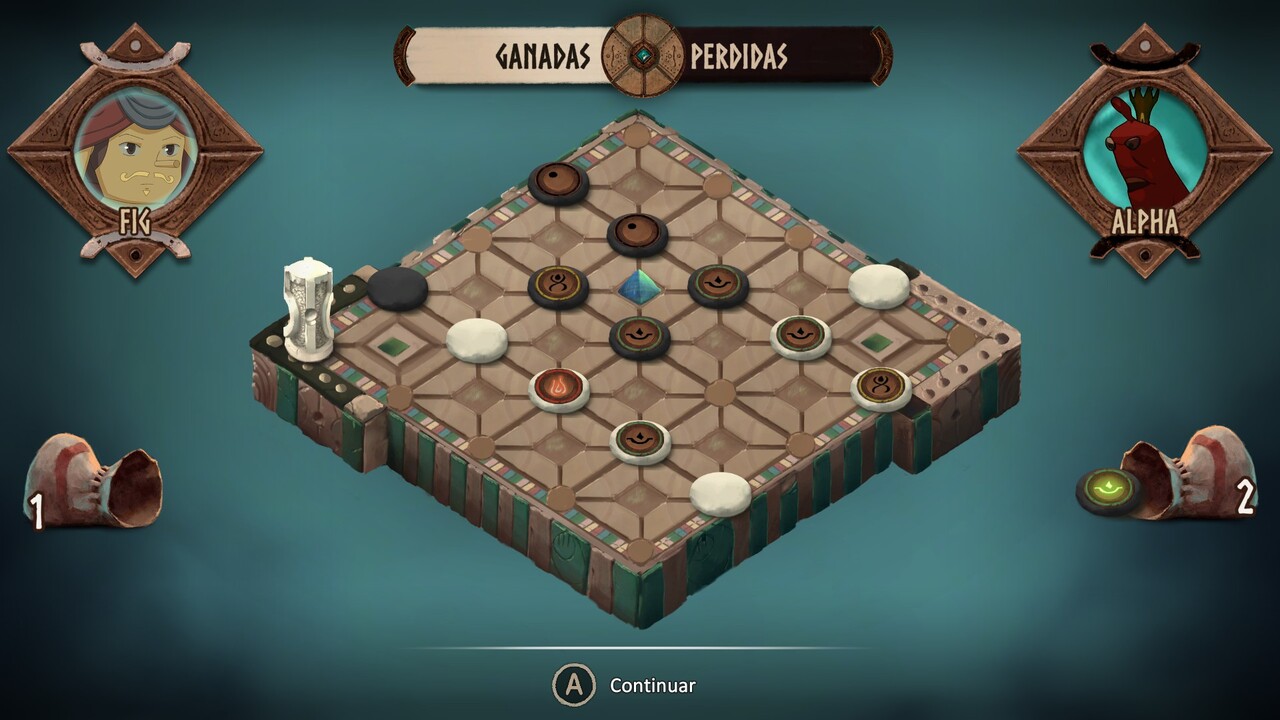The height and width of the screenshot is (720, 1280).
Task: Select the white piece with red flame symbol
Action: [x=559, y=386]
